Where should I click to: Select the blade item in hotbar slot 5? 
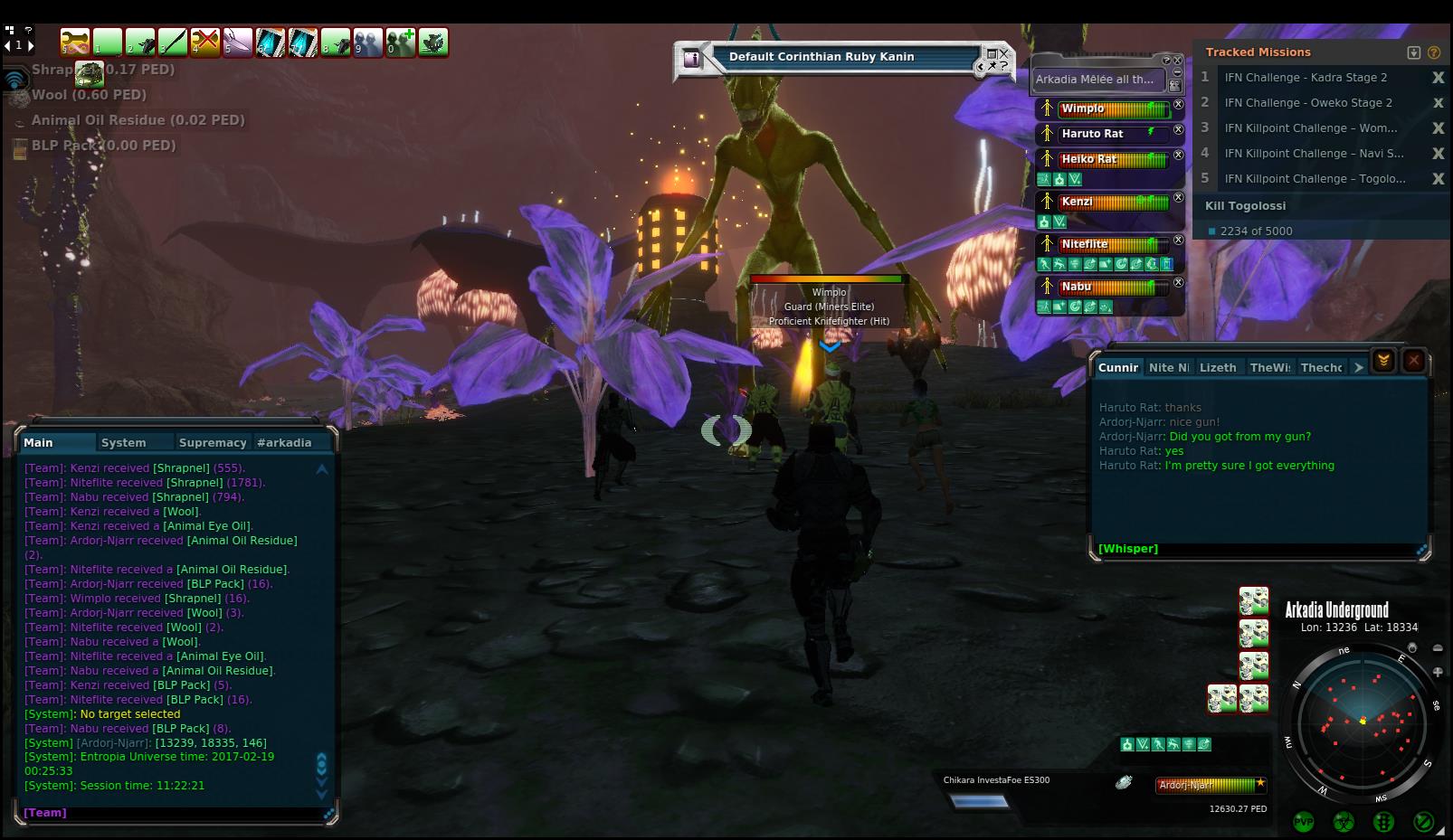point(238,42)
